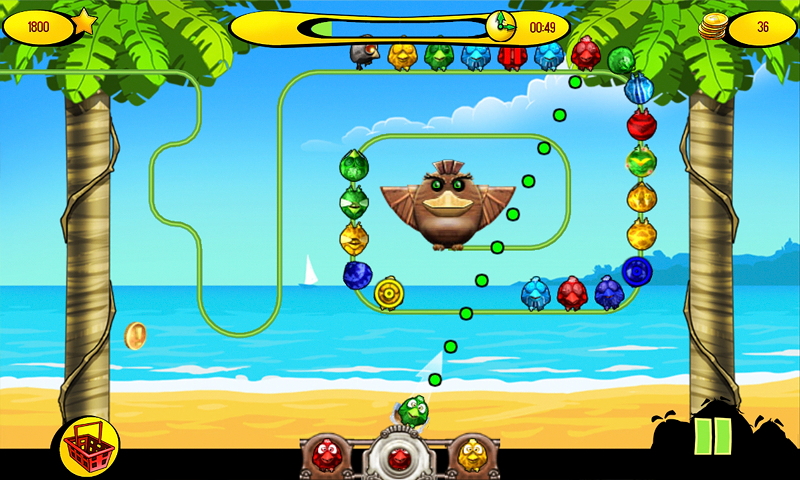Screen dimensions: 800x480
Task: Pause the game with the green pause button
Action: point(712,437)
